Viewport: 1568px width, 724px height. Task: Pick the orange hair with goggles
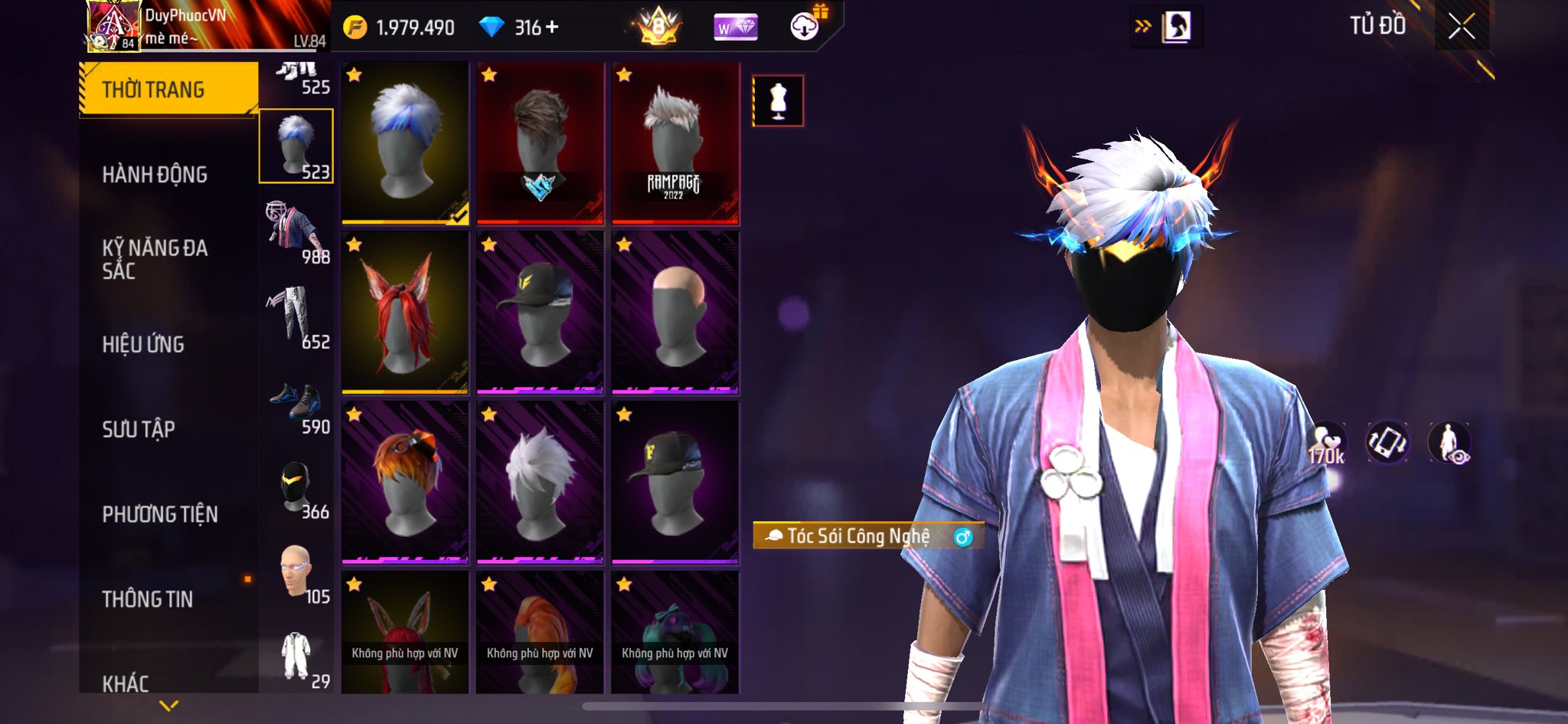(404, 483)
